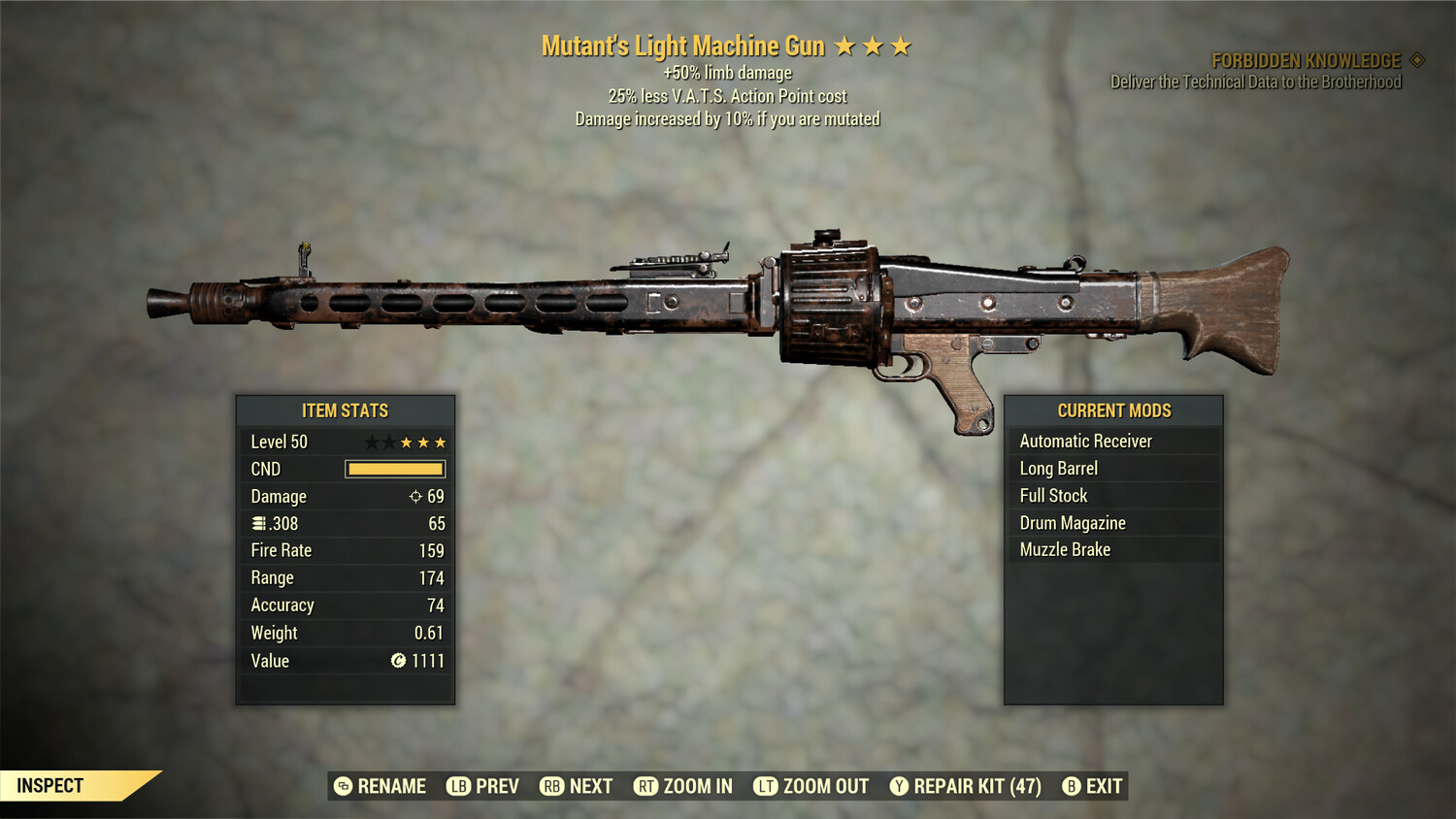The image size is (1456, 819).
Task: Click the B button icon beside EXIT
Action: [1072, 786]
